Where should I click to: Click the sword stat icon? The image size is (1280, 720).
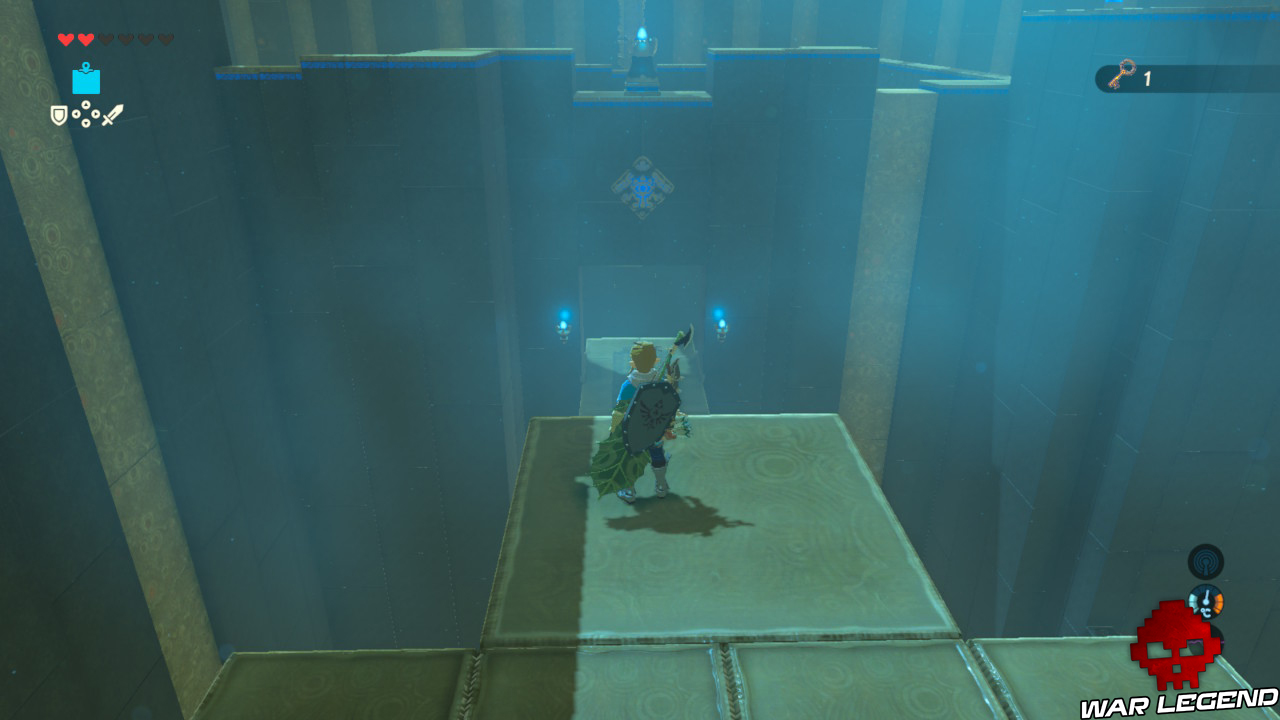click(112, 113)
